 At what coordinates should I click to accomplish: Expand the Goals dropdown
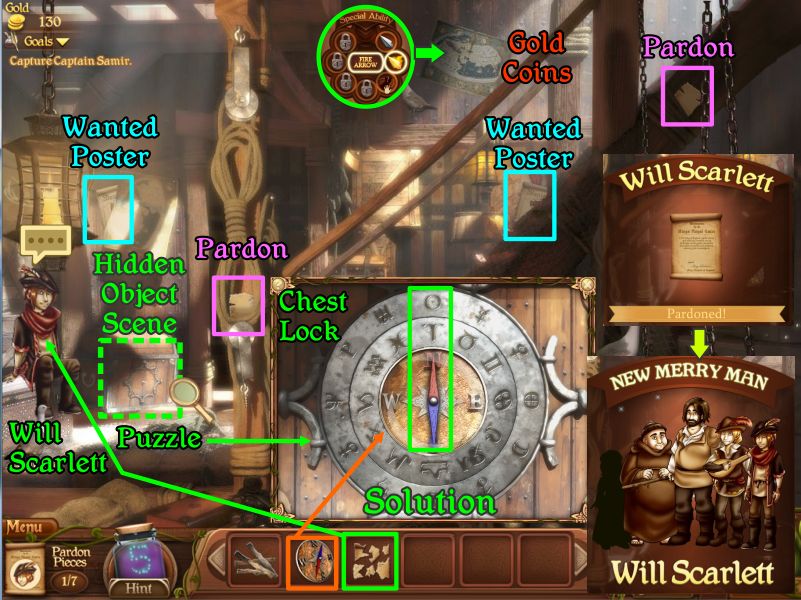[40, 41]
